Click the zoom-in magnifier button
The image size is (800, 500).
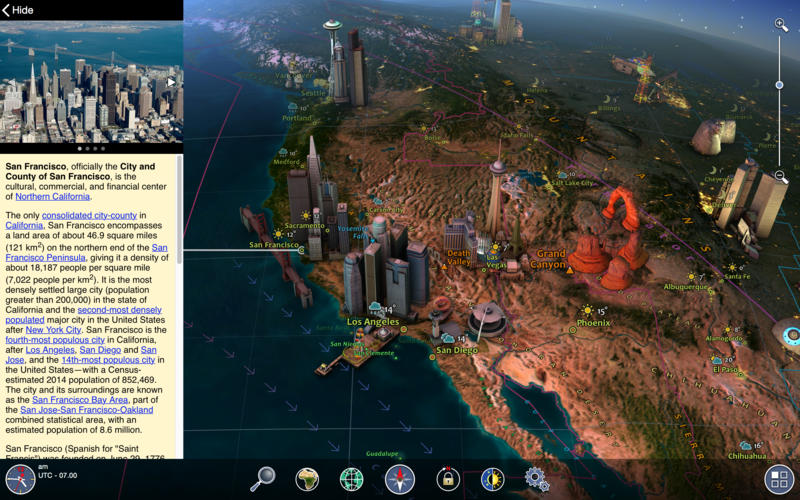pyautogui.click(x=781, y=25)
